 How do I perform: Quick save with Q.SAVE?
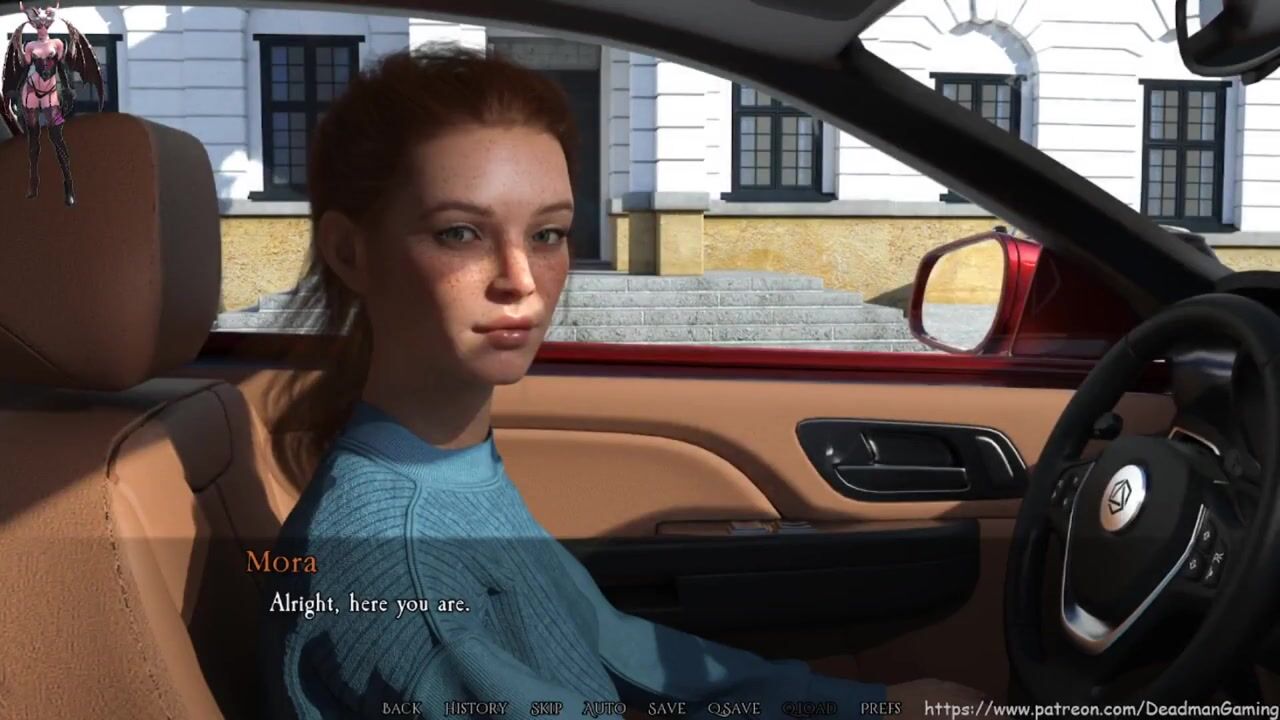tap(734, 708)
